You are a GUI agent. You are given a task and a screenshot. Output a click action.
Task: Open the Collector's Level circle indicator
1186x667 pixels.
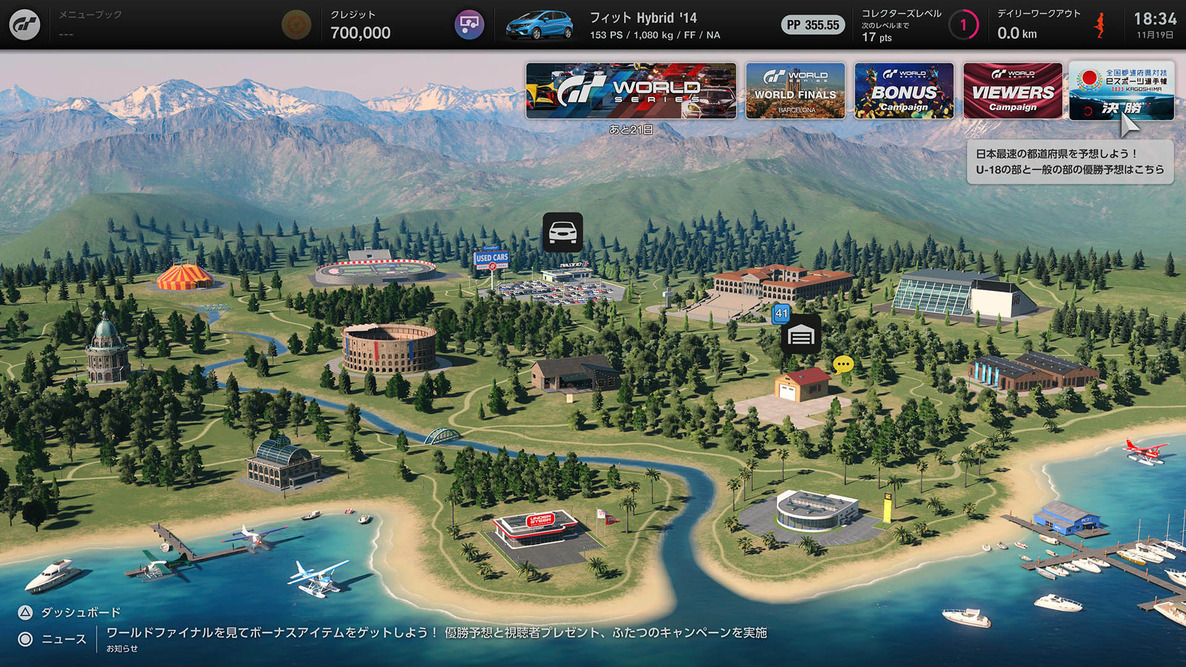963,25
